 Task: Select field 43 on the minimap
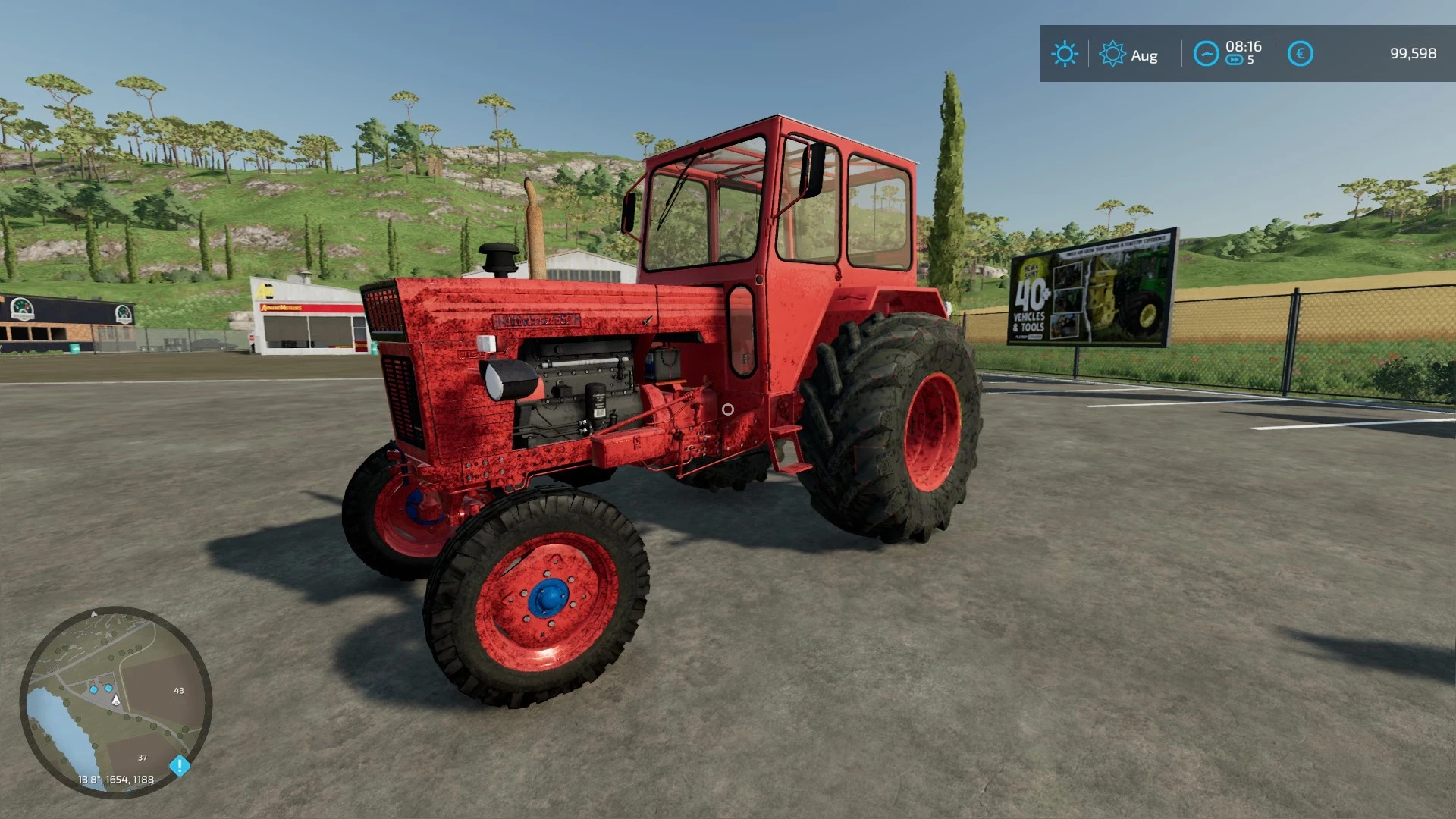[179, 690]
